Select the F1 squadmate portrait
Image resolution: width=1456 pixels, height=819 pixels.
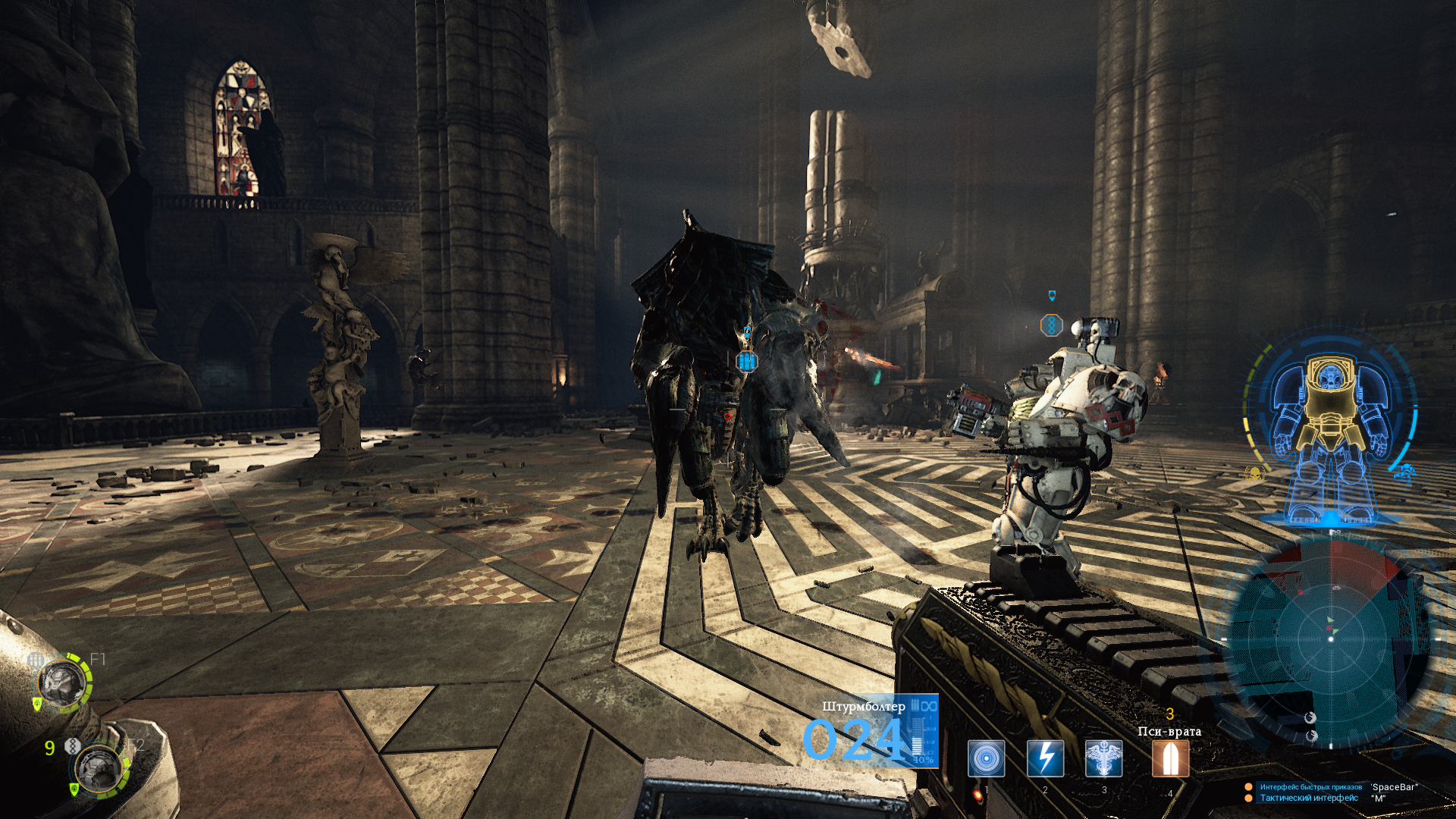[62, 682]
